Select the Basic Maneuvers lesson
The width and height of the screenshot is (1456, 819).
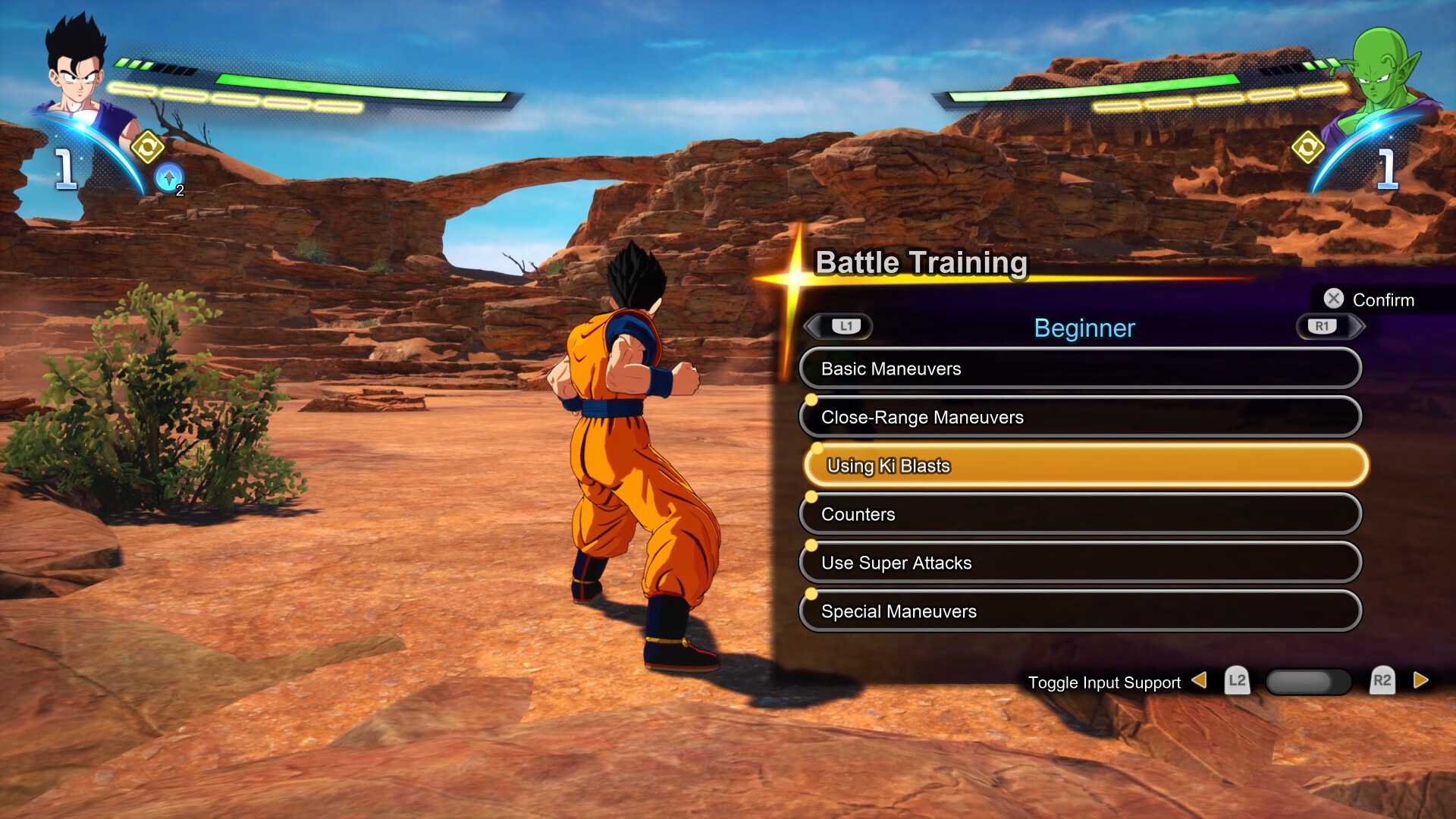(x=1081, y=368)
